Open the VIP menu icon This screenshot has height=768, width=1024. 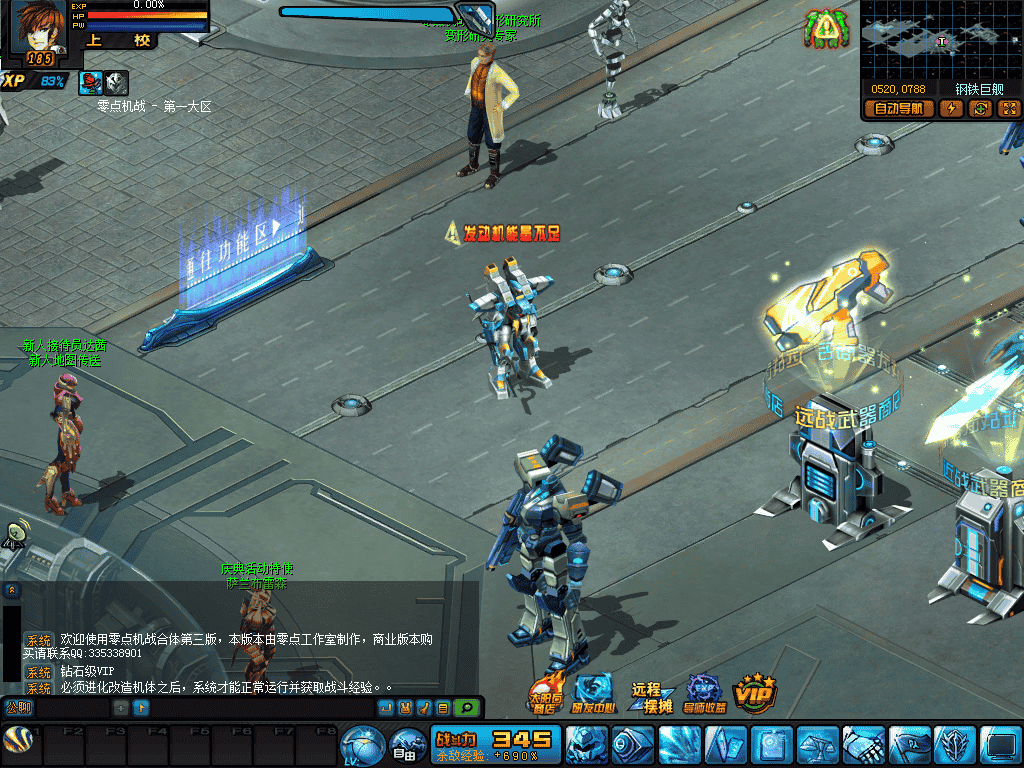click(755, 693)
